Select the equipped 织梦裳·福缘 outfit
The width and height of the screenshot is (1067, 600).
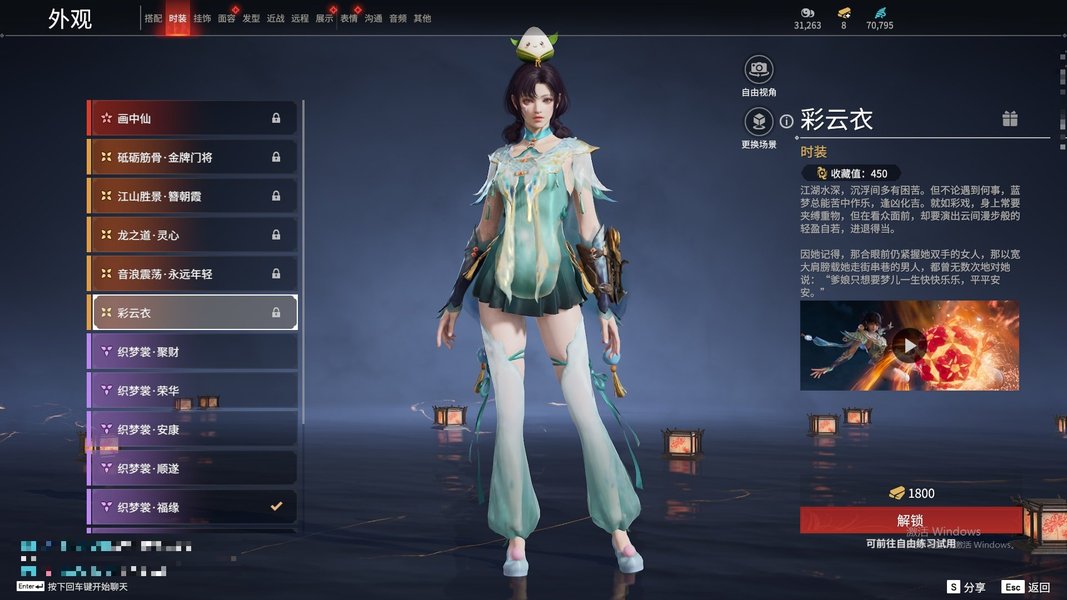(x=192, y=507)
